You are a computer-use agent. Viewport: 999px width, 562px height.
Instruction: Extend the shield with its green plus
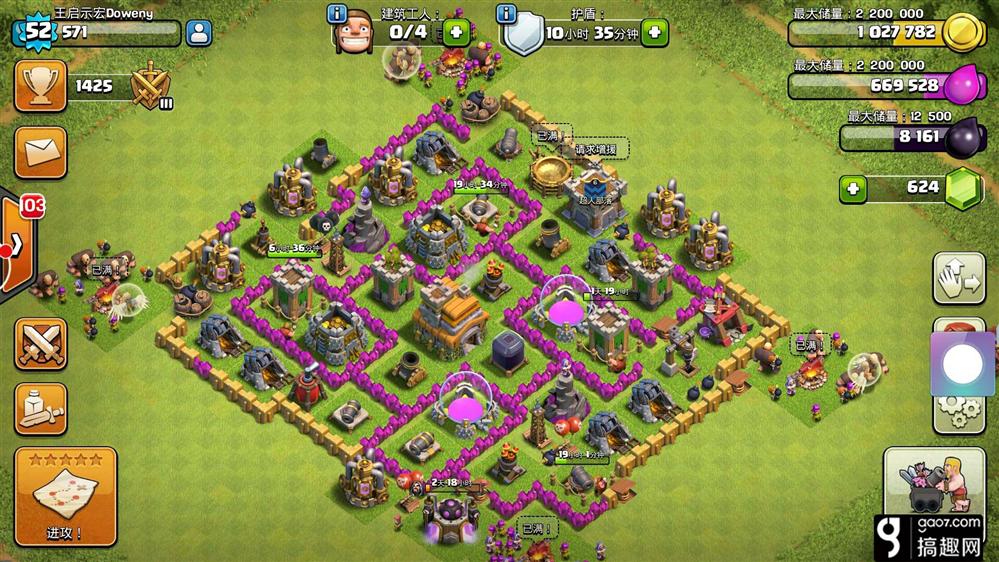[655, 32]
